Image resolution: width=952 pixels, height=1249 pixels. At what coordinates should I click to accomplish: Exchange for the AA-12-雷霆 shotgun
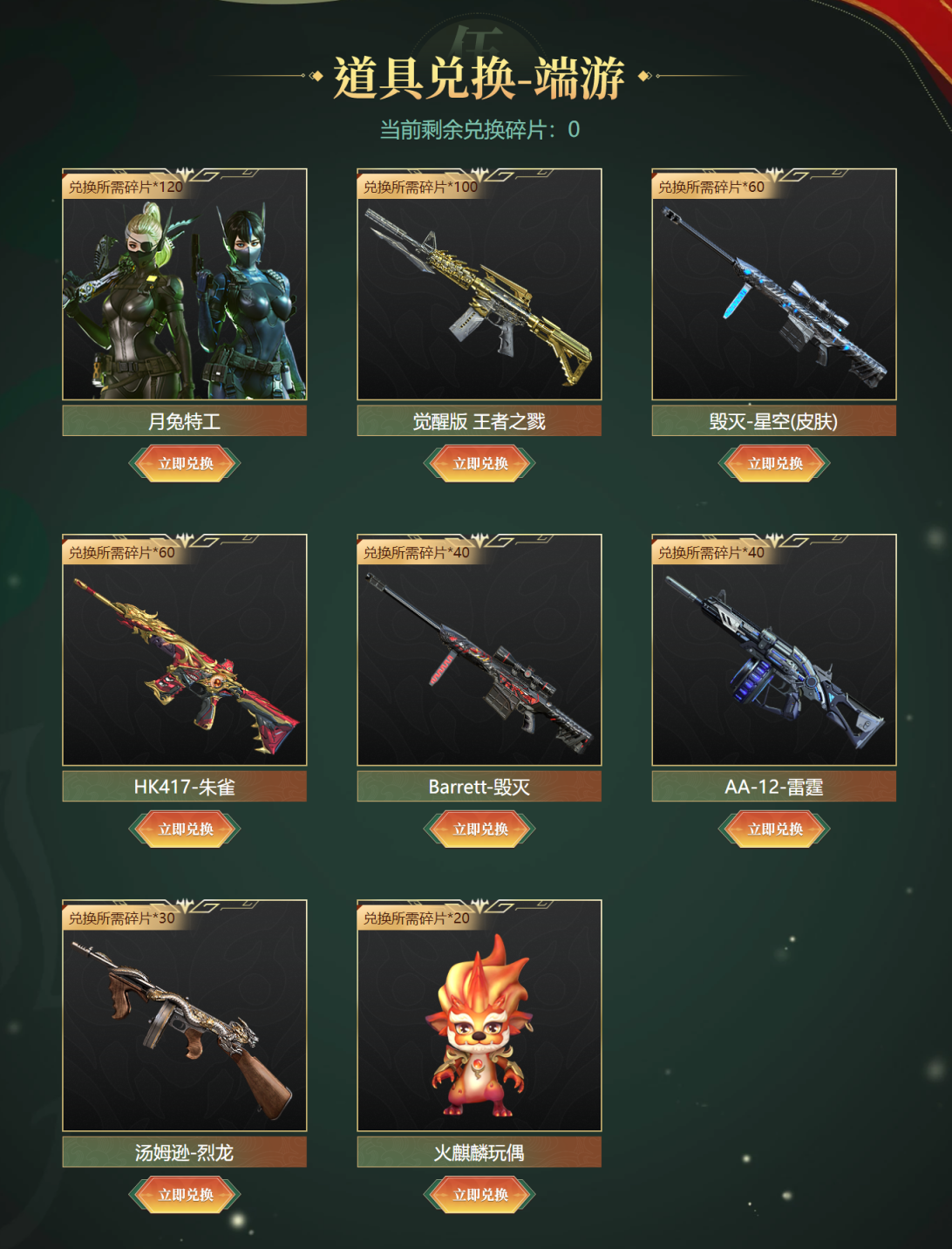pos(774,829)
